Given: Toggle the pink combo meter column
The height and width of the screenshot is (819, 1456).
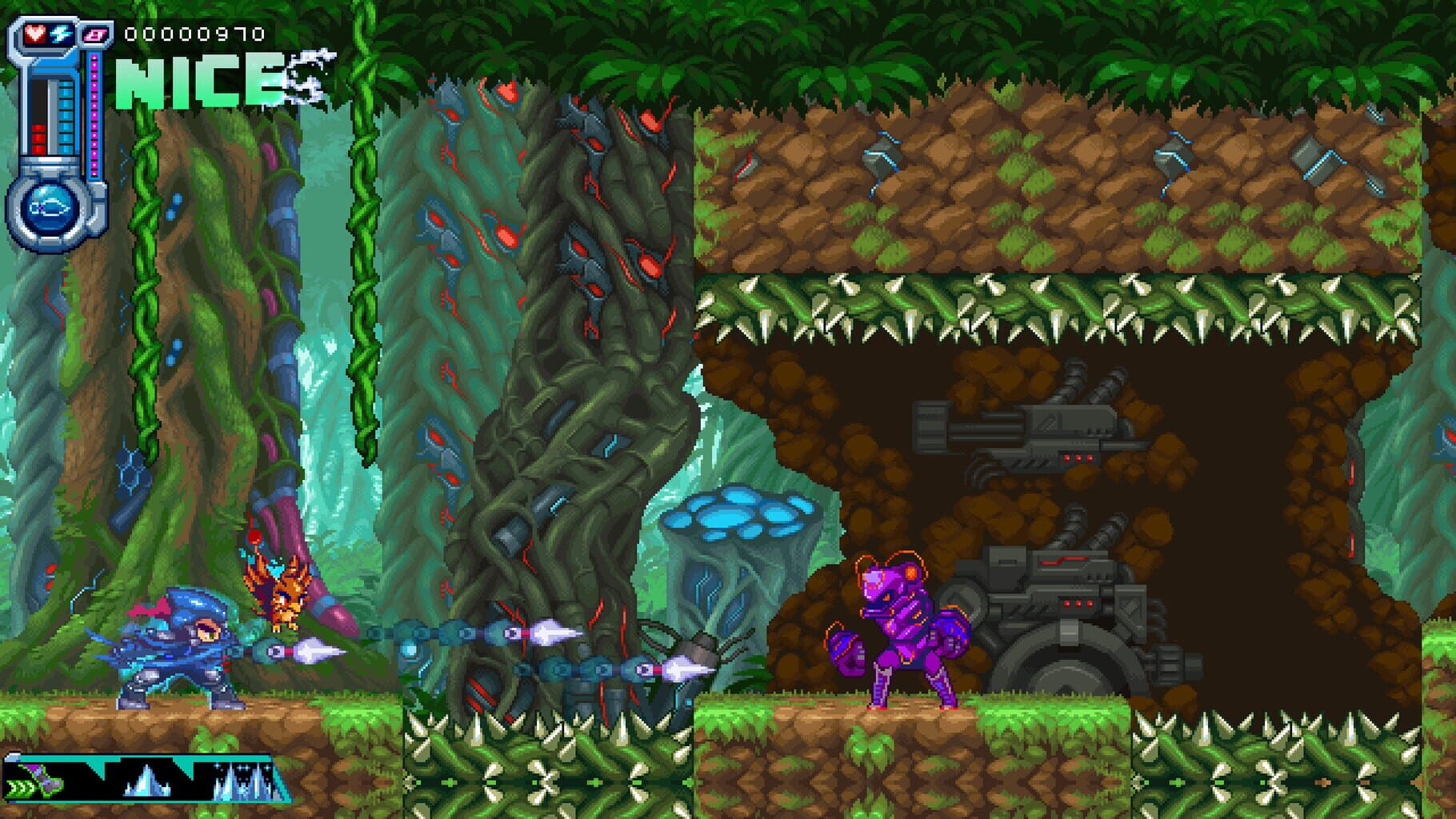Looking at the screenshot, I should [94, 113].
